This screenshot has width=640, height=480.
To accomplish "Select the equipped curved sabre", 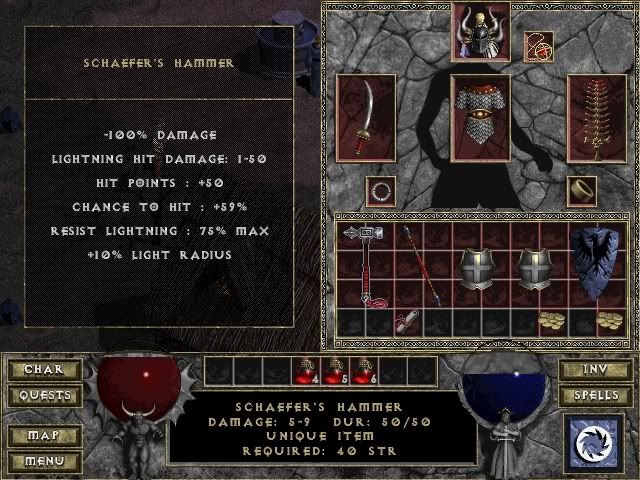I will point(365,118).
